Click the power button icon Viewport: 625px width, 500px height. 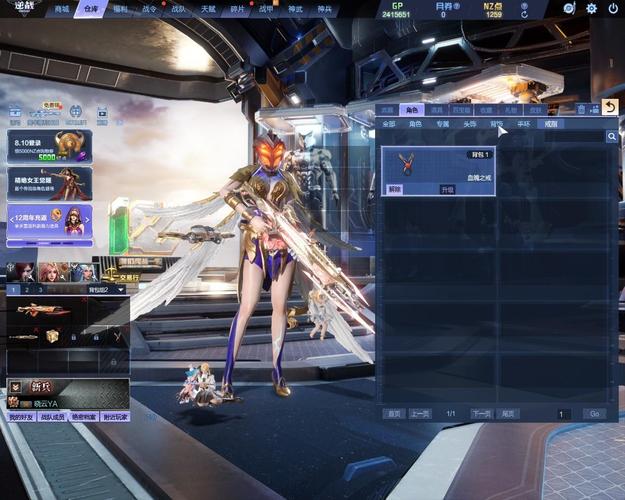point(611,8)
